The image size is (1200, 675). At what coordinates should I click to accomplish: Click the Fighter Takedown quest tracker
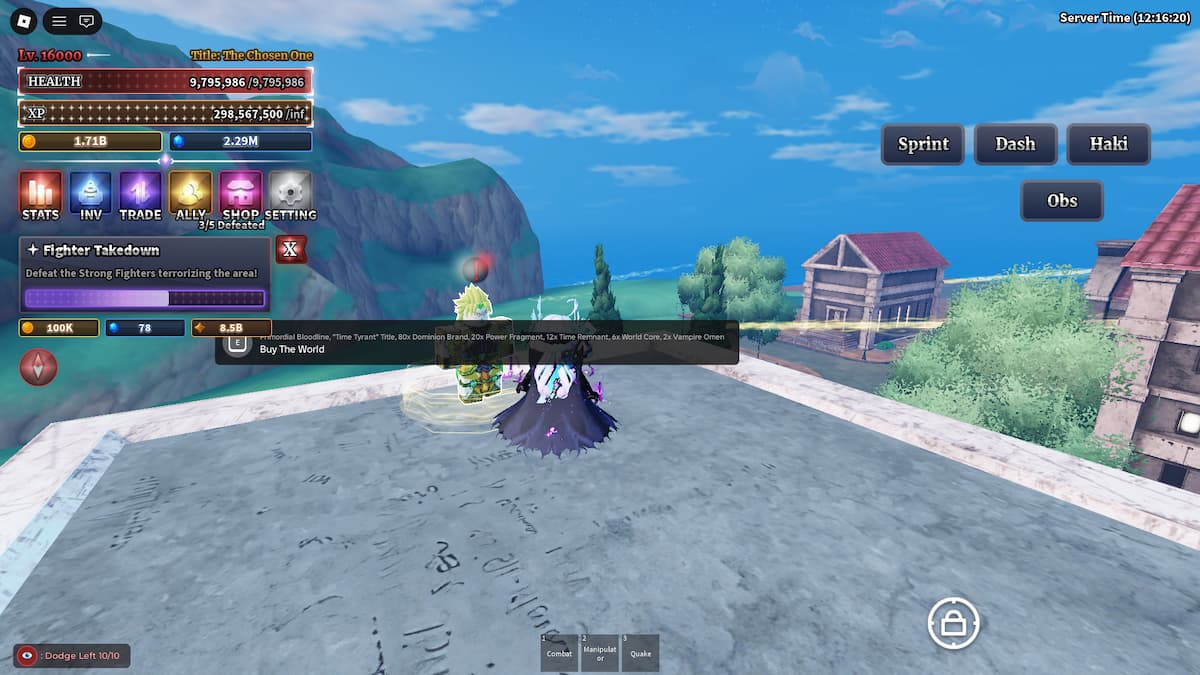point(145,275)
